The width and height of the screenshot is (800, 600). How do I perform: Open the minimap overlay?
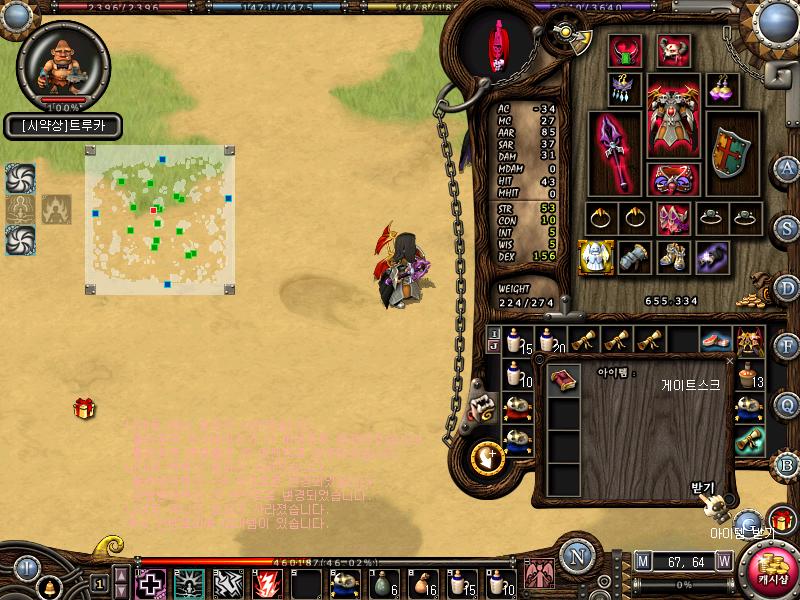[x=160, y=220]
